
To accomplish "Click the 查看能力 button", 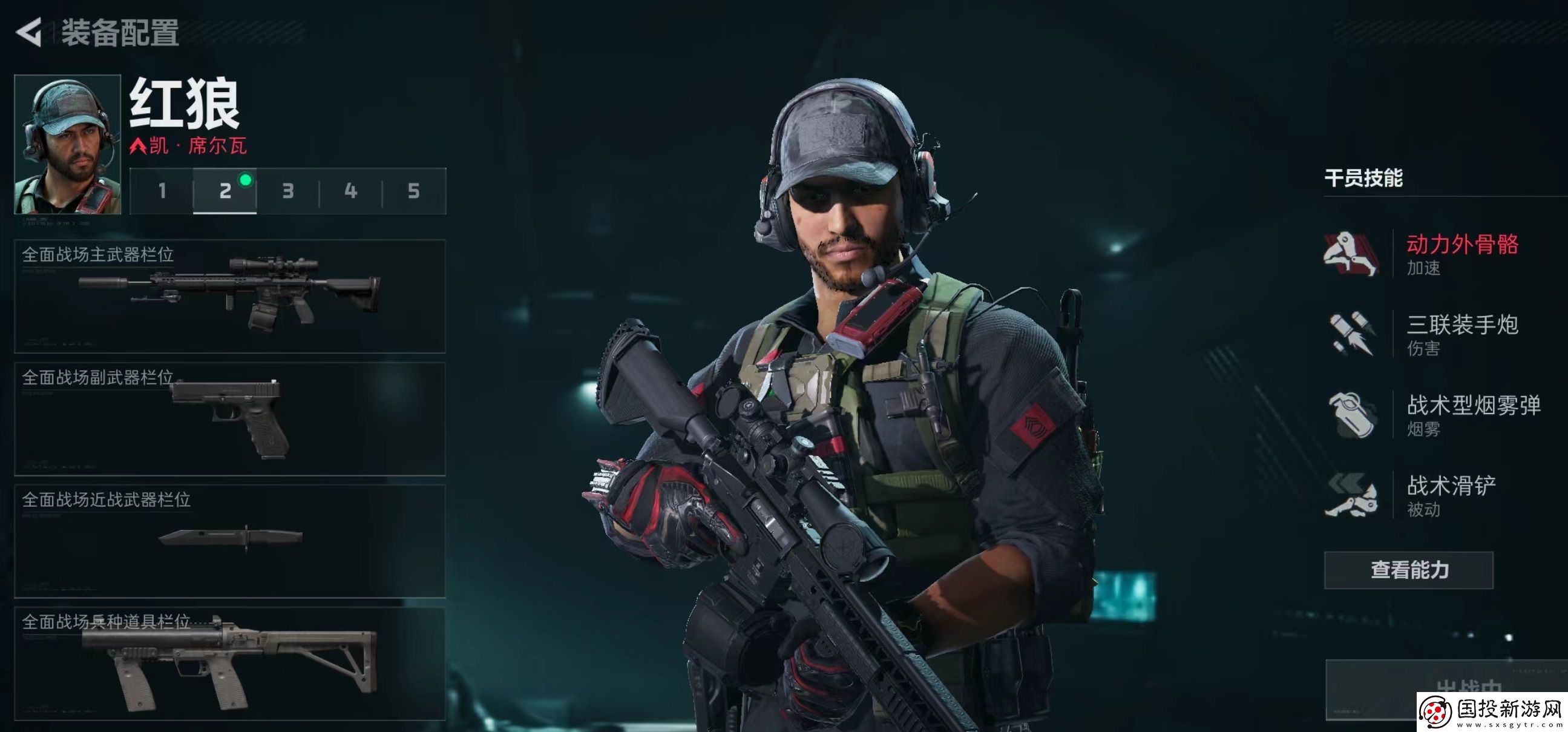I will pos(1408,570).
